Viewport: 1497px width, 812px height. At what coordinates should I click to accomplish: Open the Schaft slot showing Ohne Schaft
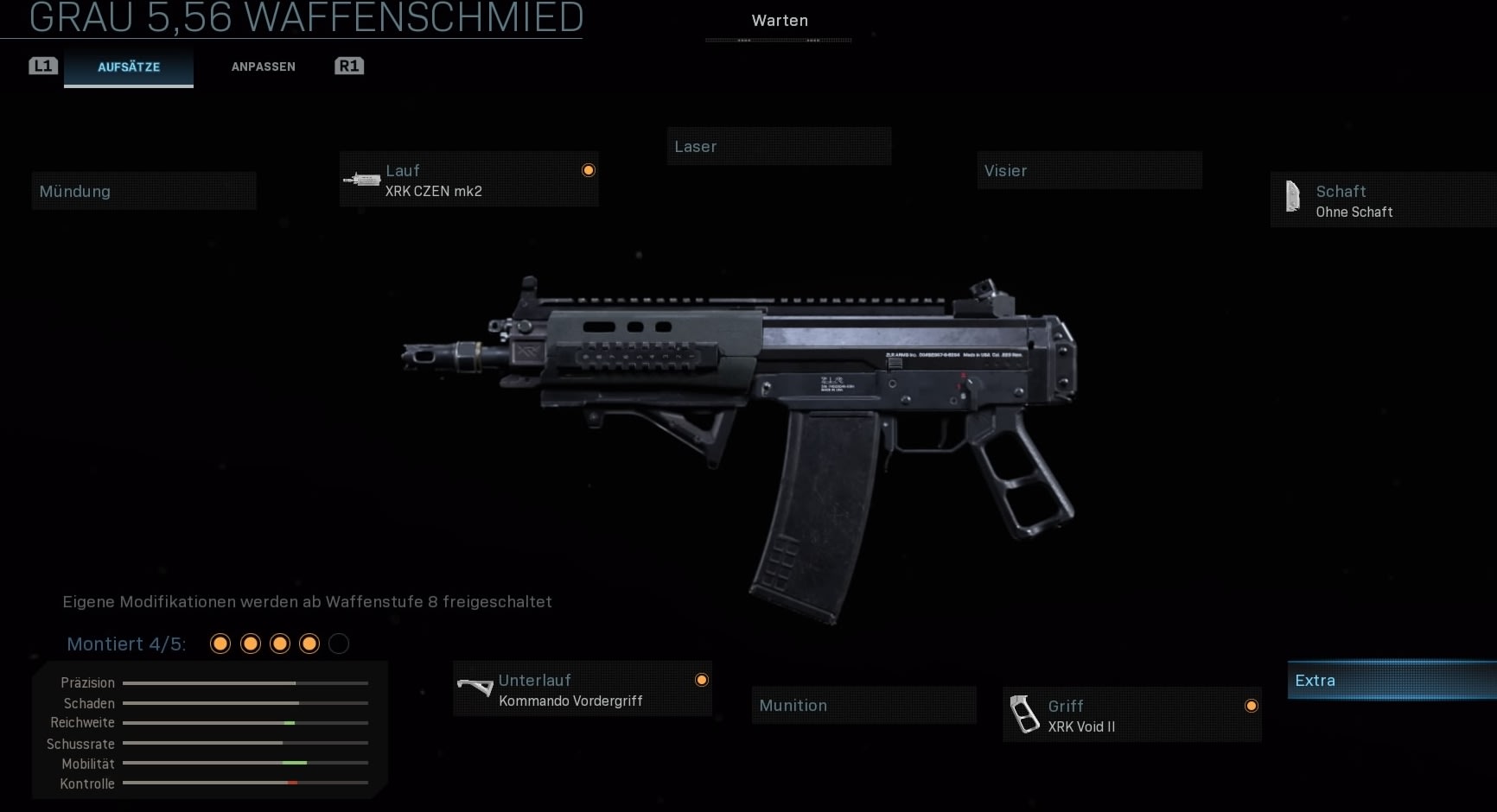[x=1381, y=200]
